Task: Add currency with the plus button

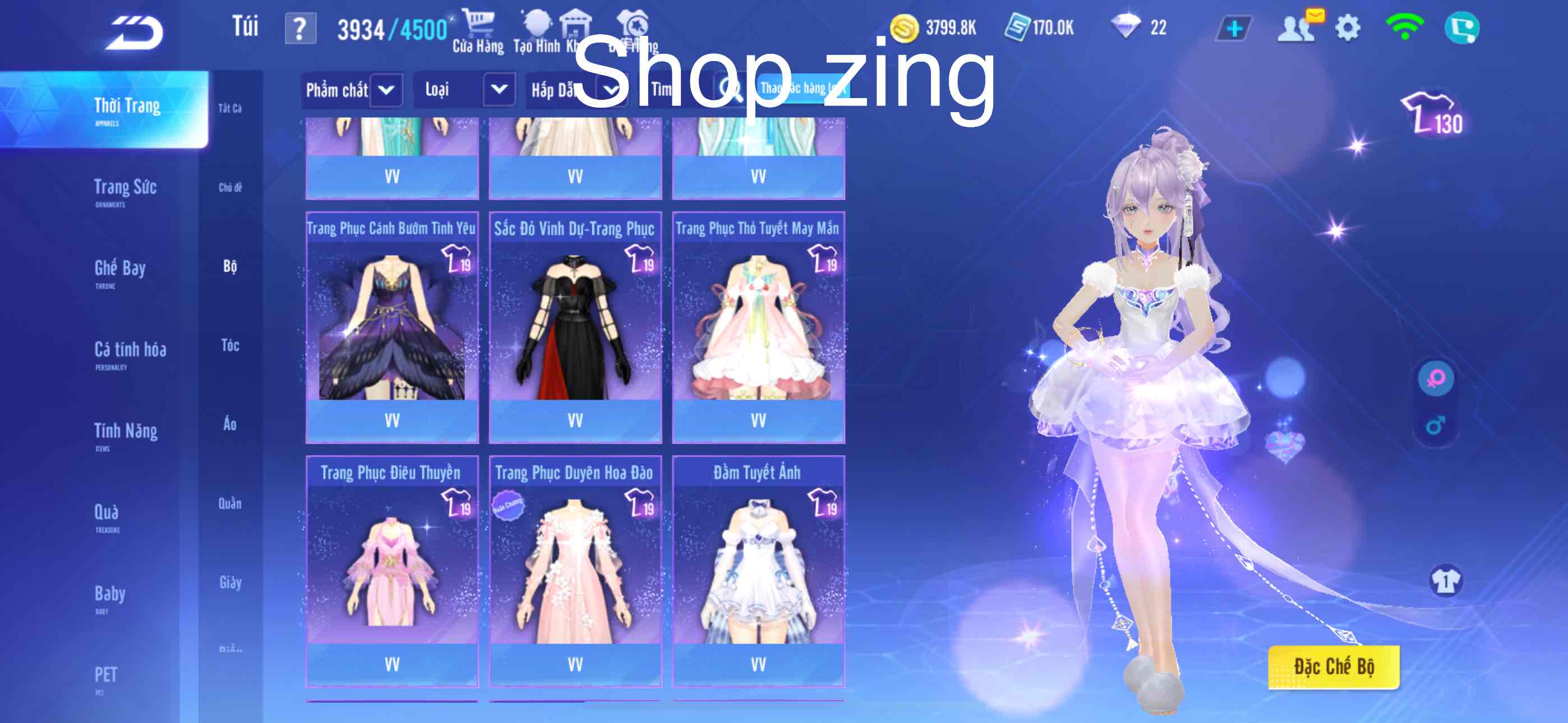Action: (1234, 29)
